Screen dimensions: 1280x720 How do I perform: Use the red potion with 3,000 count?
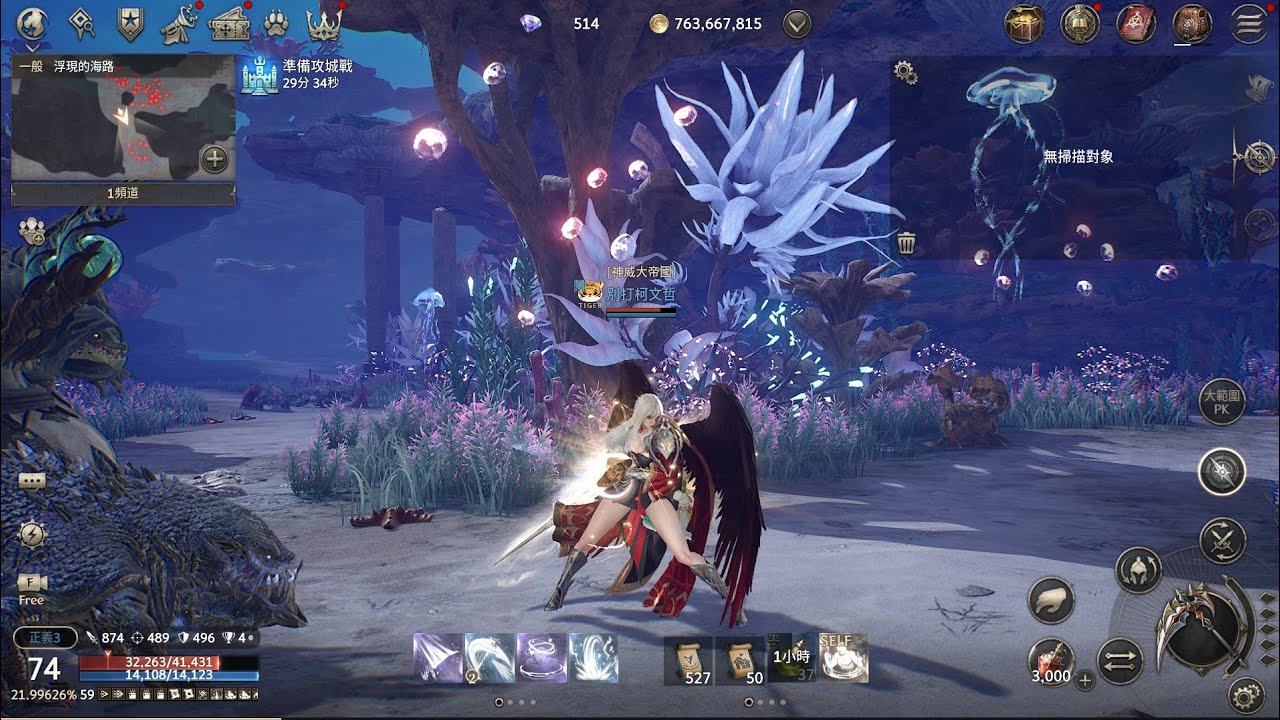point(1051,662)
